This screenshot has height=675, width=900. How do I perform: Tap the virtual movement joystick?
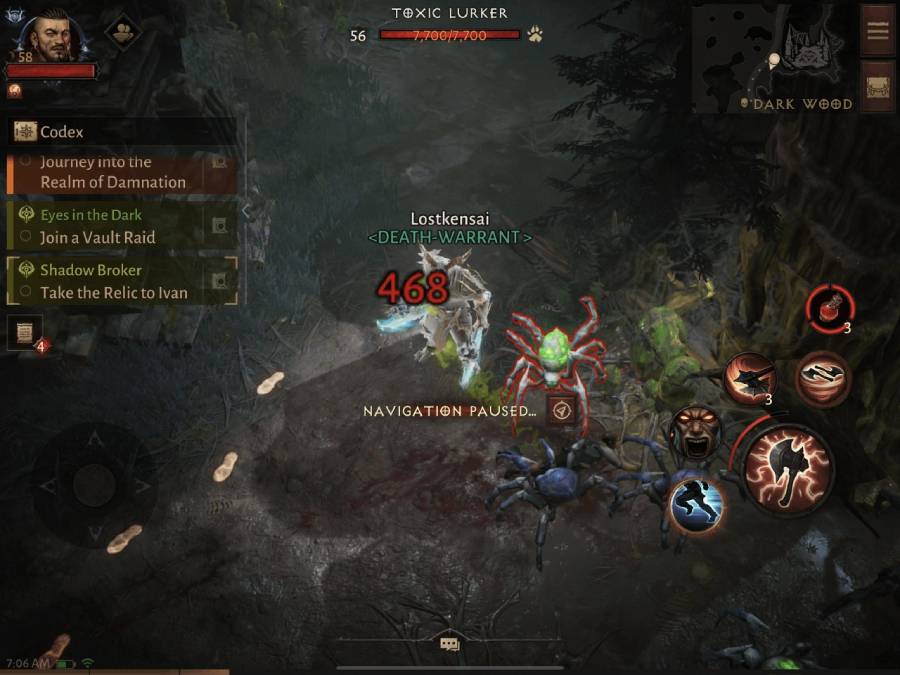tap(94, 485)
